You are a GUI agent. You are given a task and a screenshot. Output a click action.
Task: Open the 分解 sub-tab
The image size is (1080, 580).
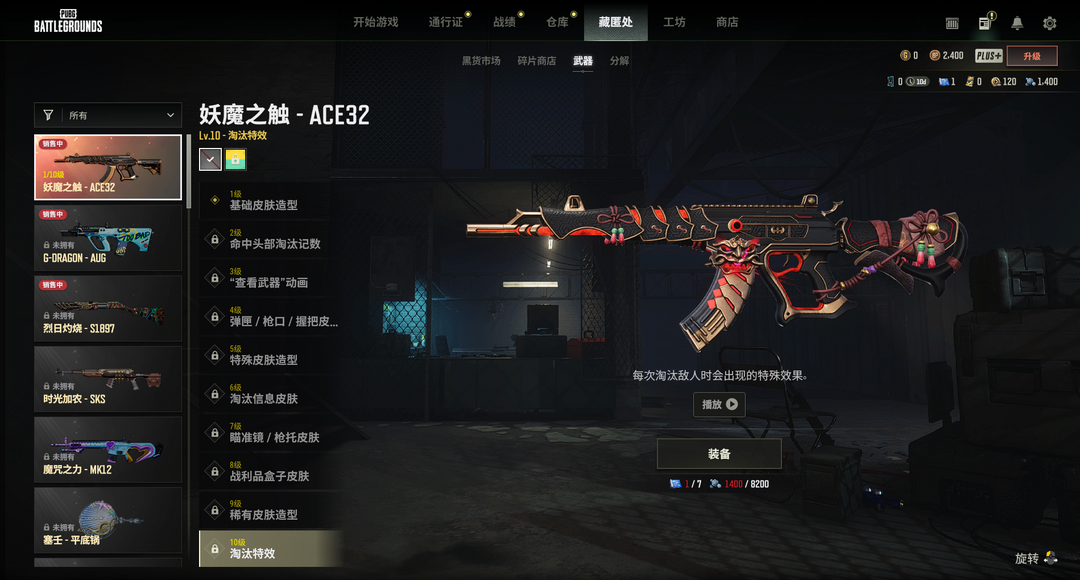tap(619, 61)
